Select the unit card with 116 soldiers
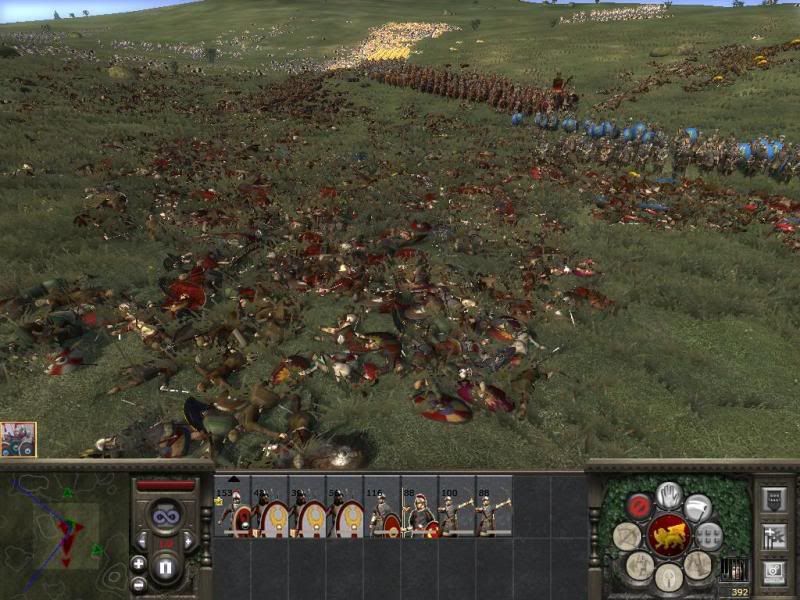Image resolution: width=800 pixels, height=600 pixels. click(x=380, y=508)
